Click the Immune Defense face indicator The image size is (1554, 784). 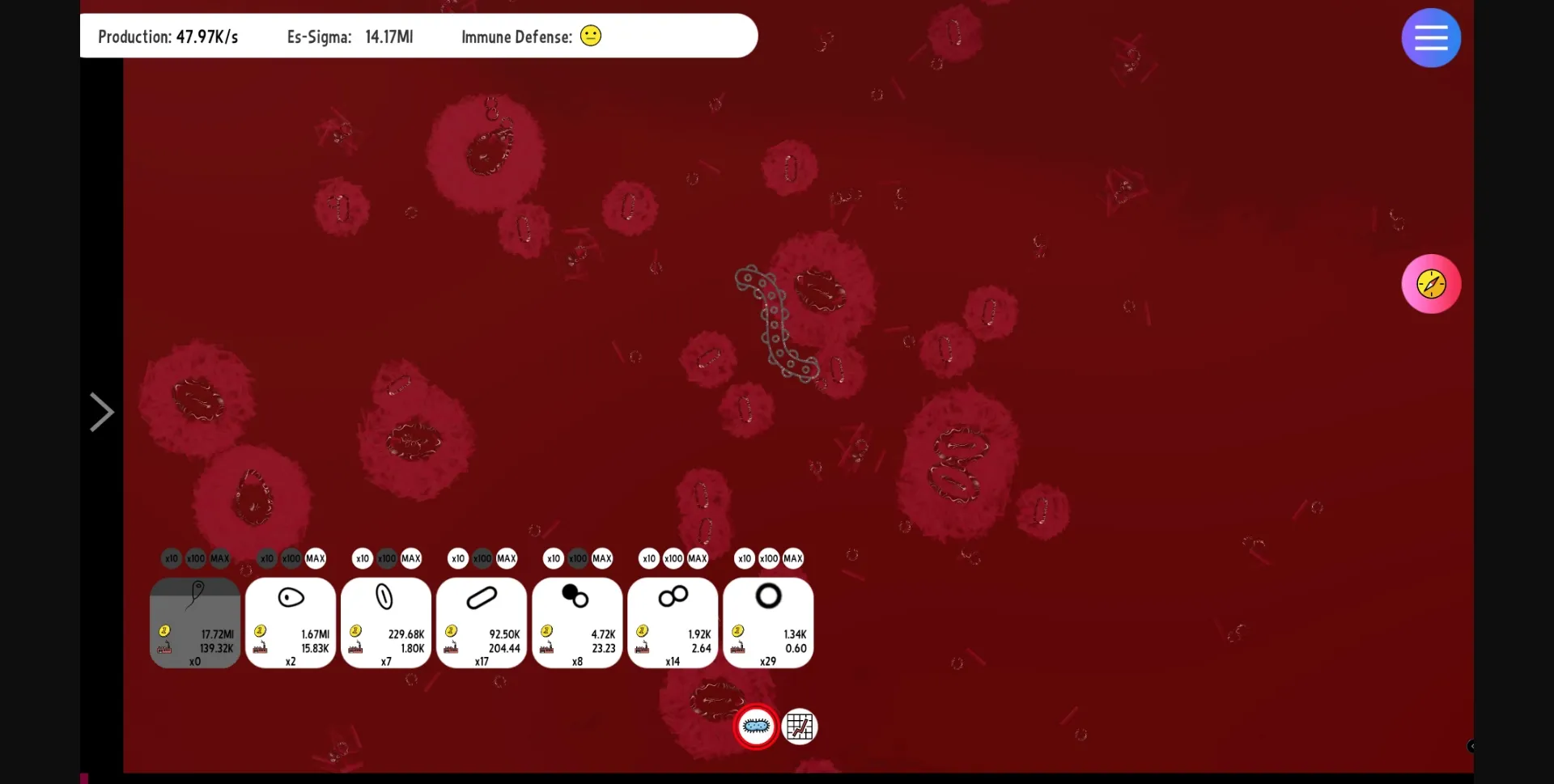coord(590,36)
